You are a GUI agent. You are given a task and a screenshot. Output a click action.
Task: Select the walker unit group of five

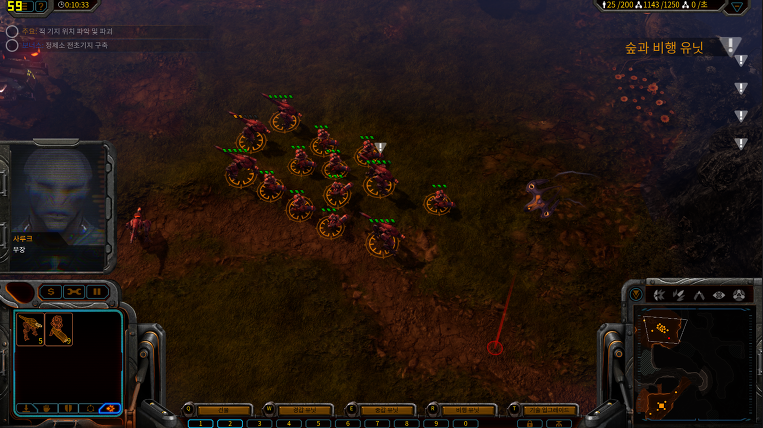(x=31, y=329)
